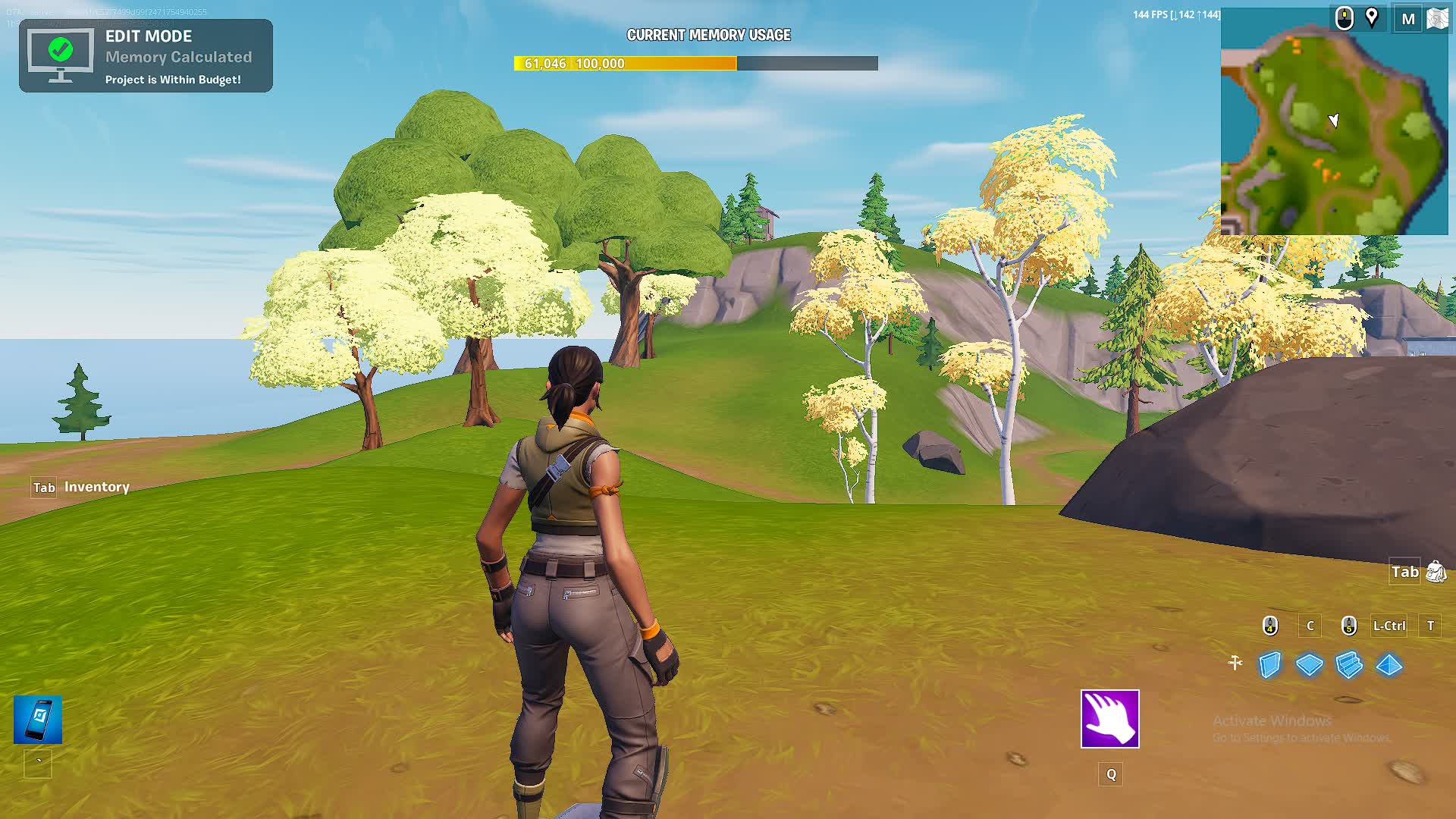Click the map icon next to the M button
The width and height of the screenshot is (1456, 819).
point(1436,18)
